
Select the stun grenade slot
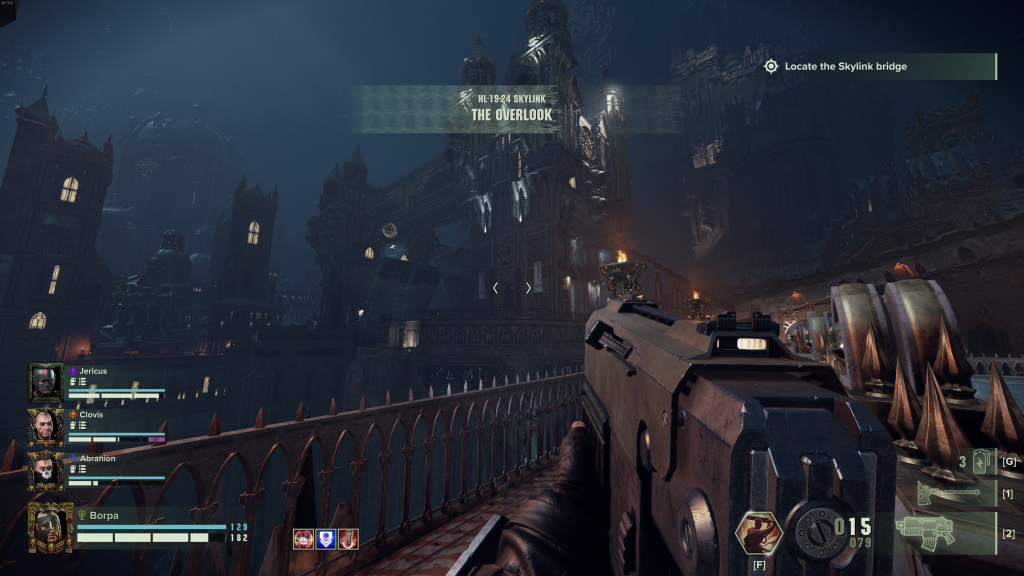pos(968,462)
